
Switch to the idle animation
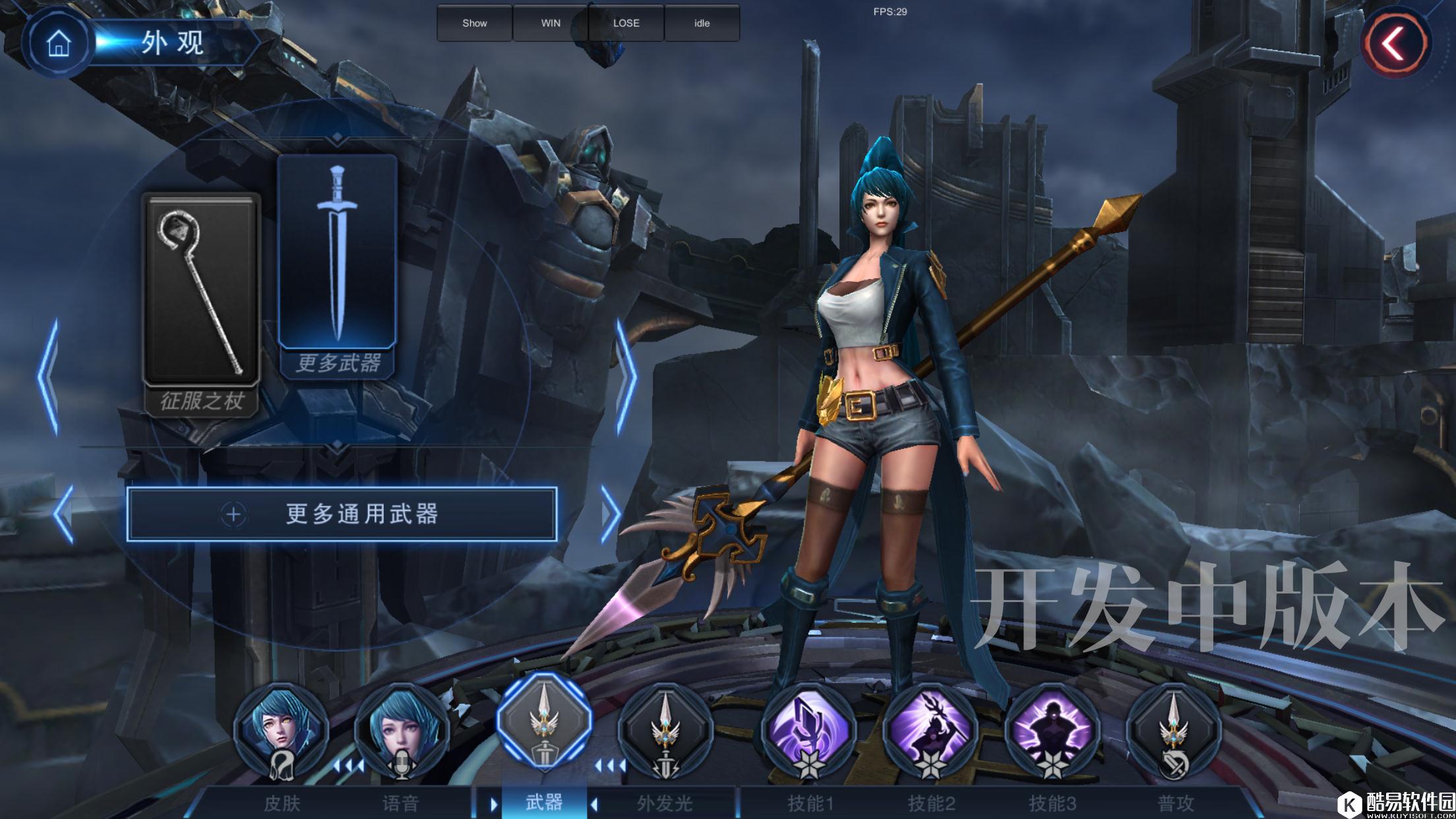(702, 23)
